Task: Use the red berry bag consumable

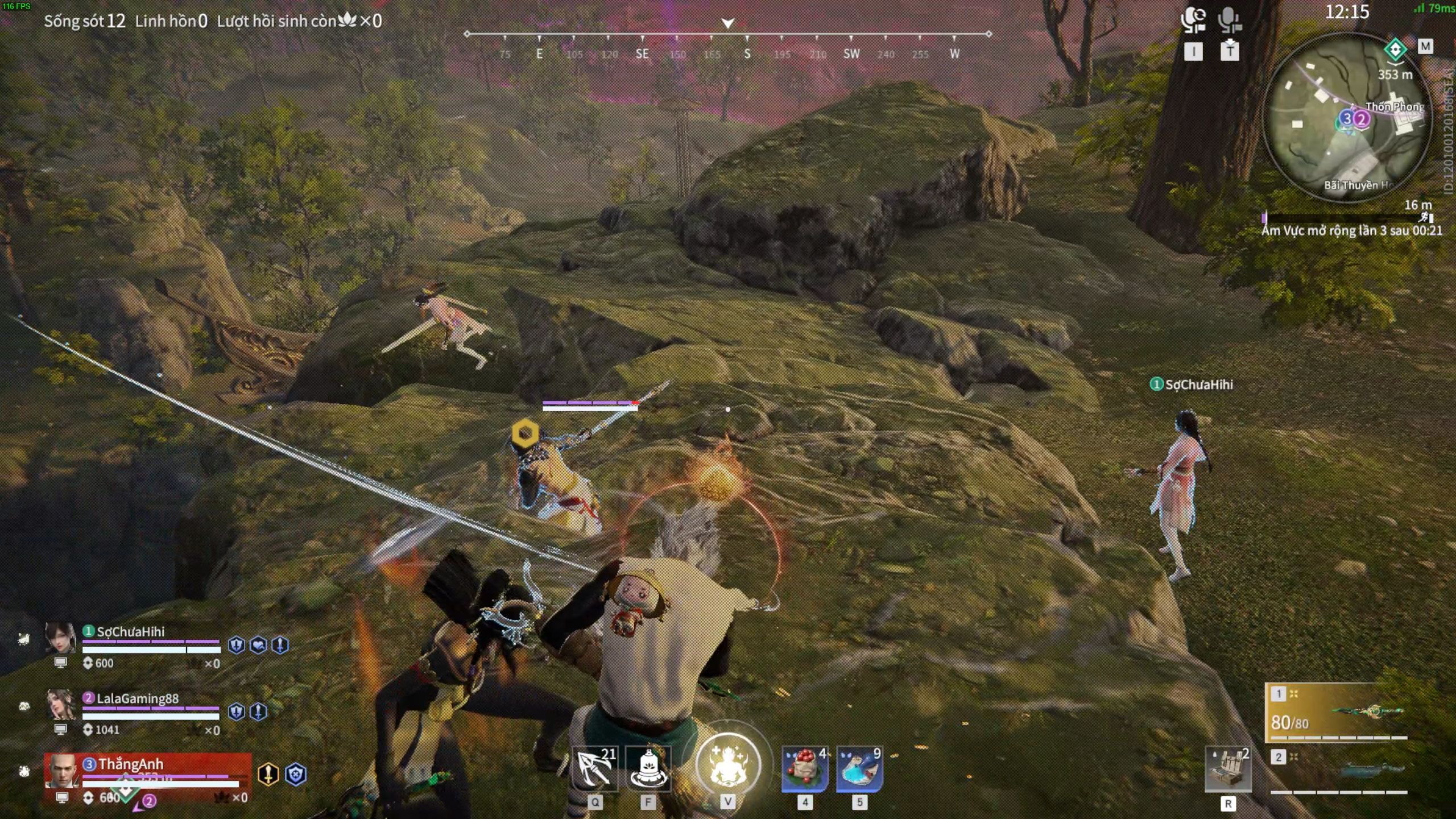Action: (x=805, y=770)
